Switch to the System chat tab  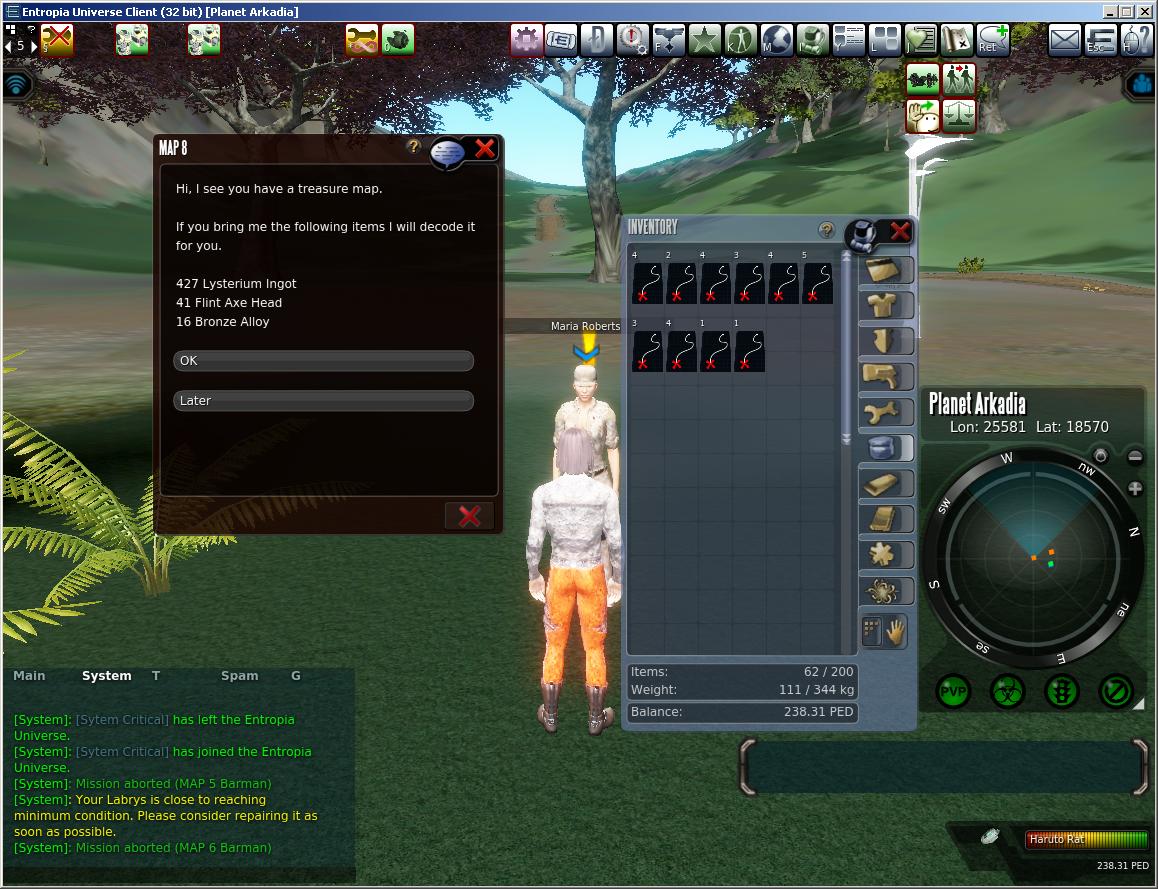point(107,676)
